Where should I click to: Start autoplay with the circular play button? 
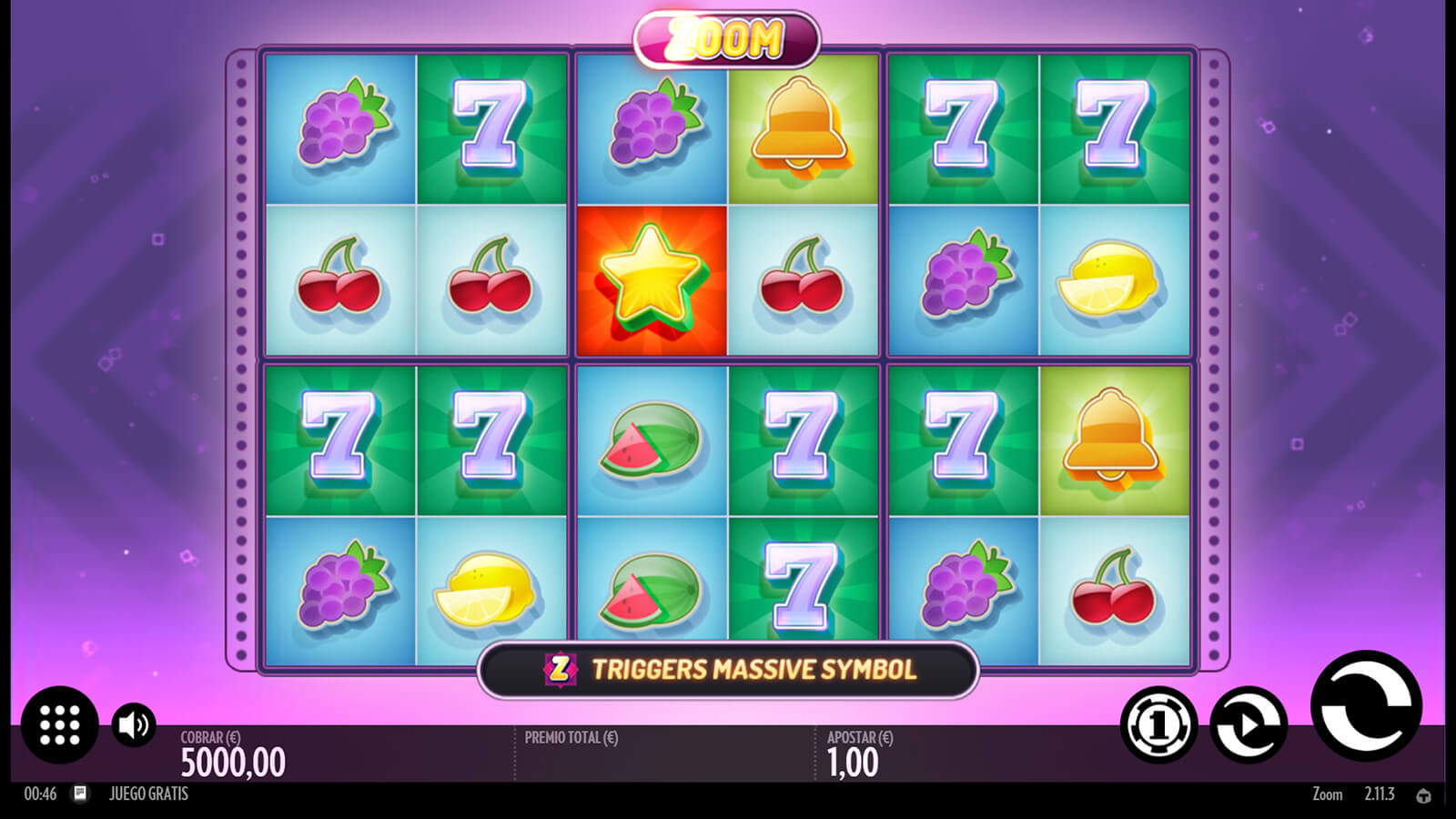coord(1249,725)
